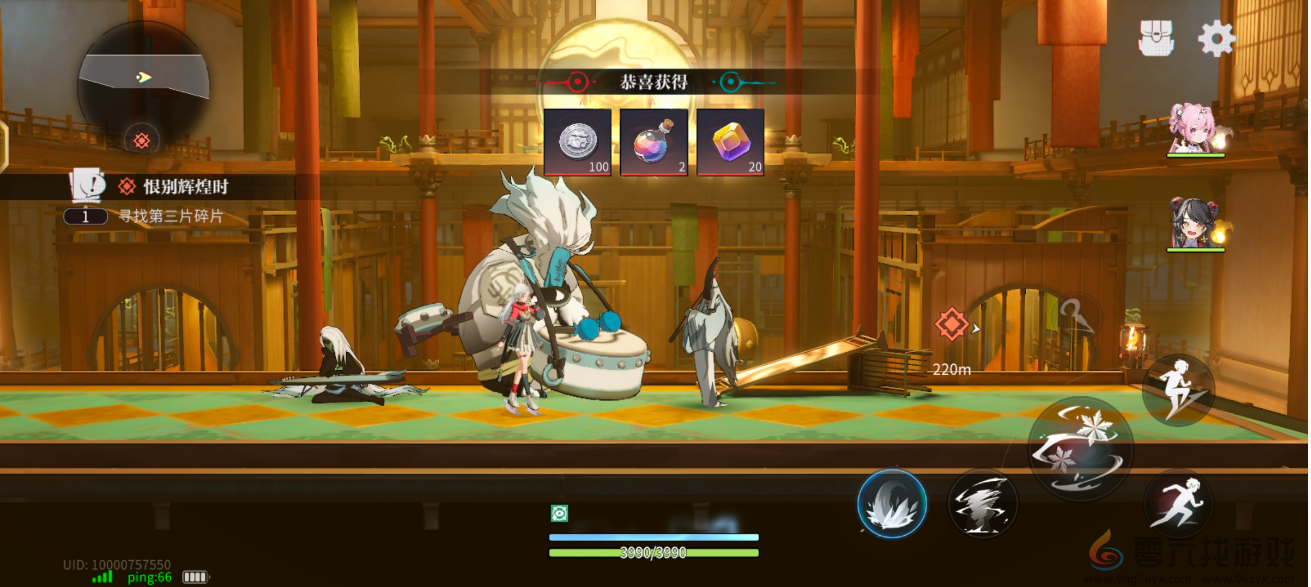1311x587 pixels.
Task: Tap the faded grappling hook button
Action: (x=1078, y=318)
